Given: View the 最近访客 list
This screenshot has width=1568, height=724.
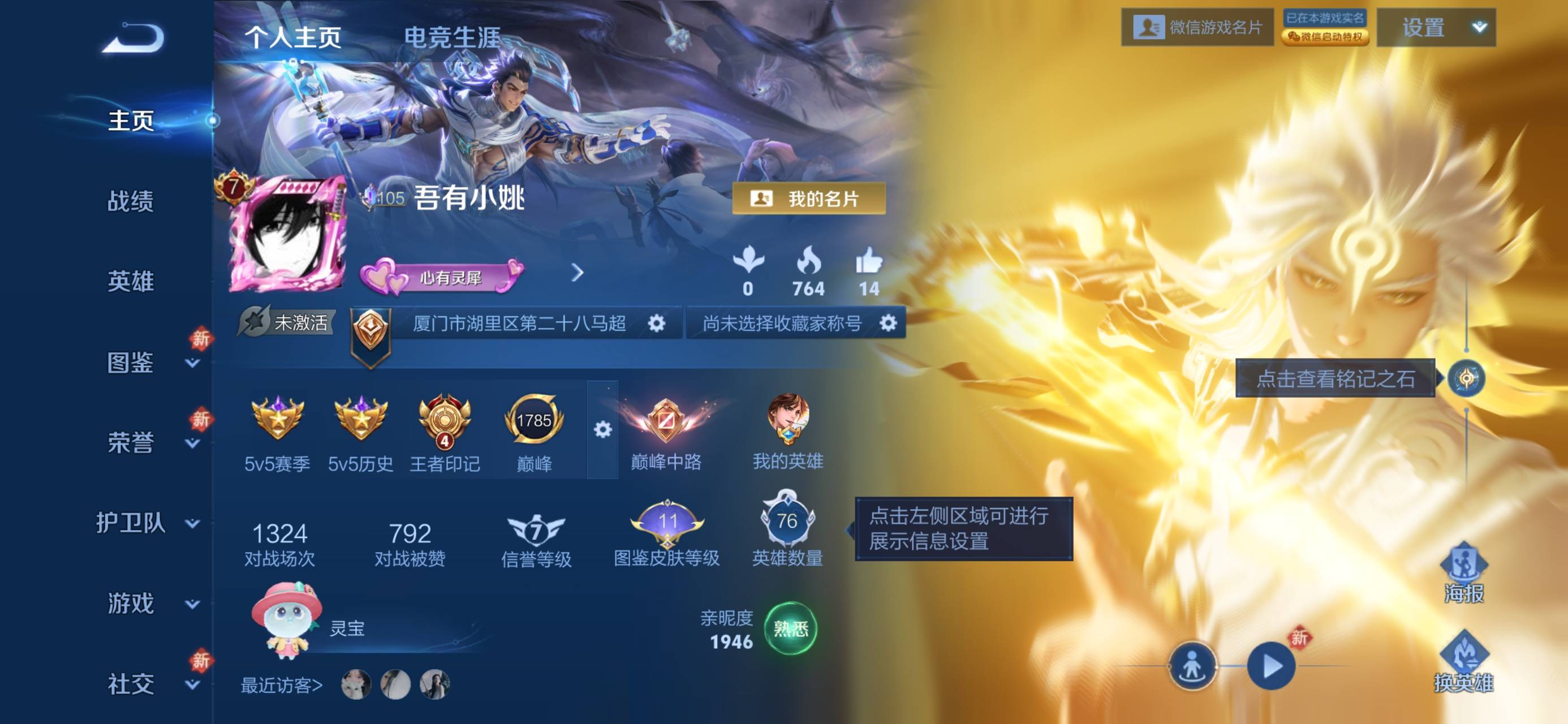Looking at the screenshot, I should (281, 686).
